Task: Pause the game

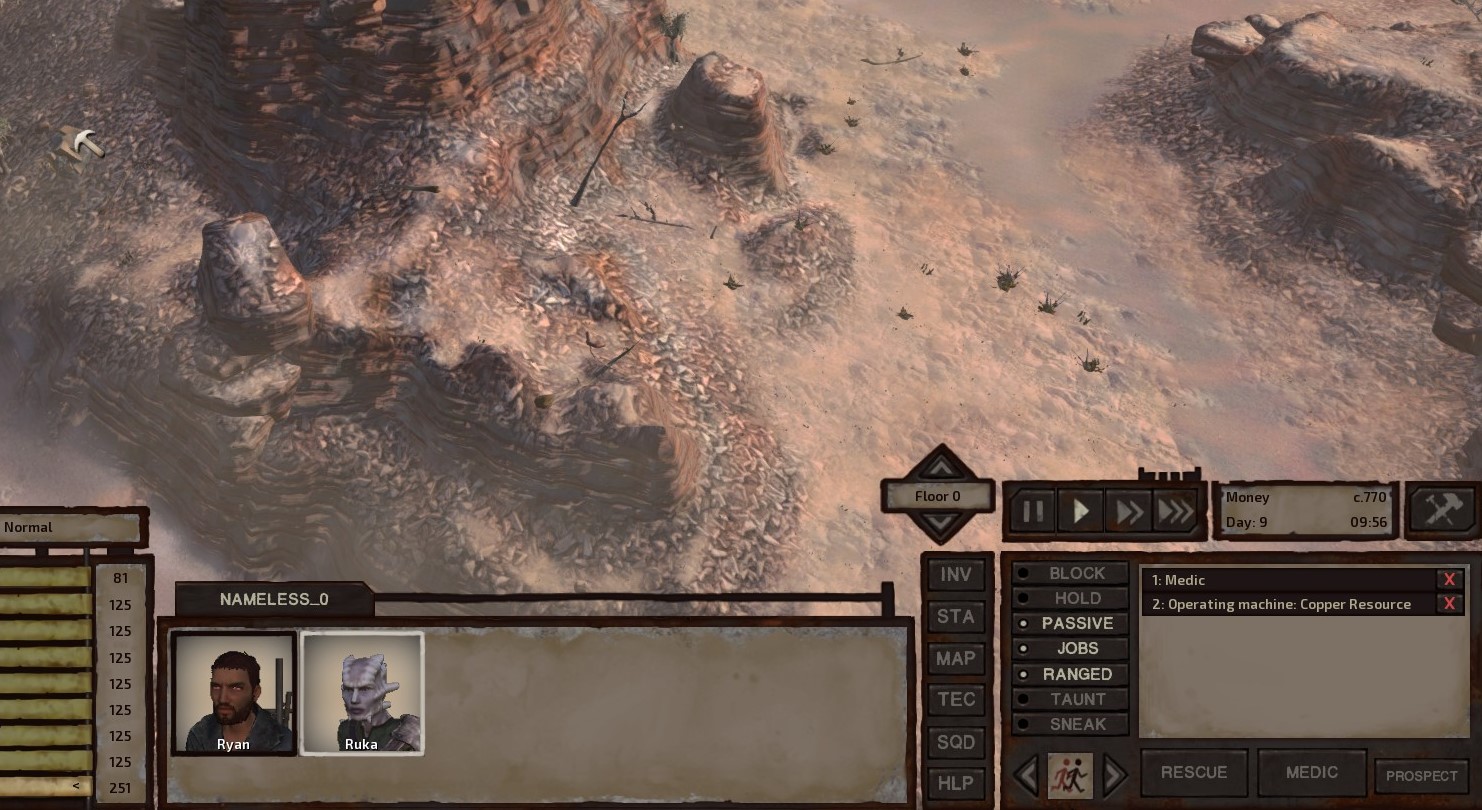Action: [1032, 510]
